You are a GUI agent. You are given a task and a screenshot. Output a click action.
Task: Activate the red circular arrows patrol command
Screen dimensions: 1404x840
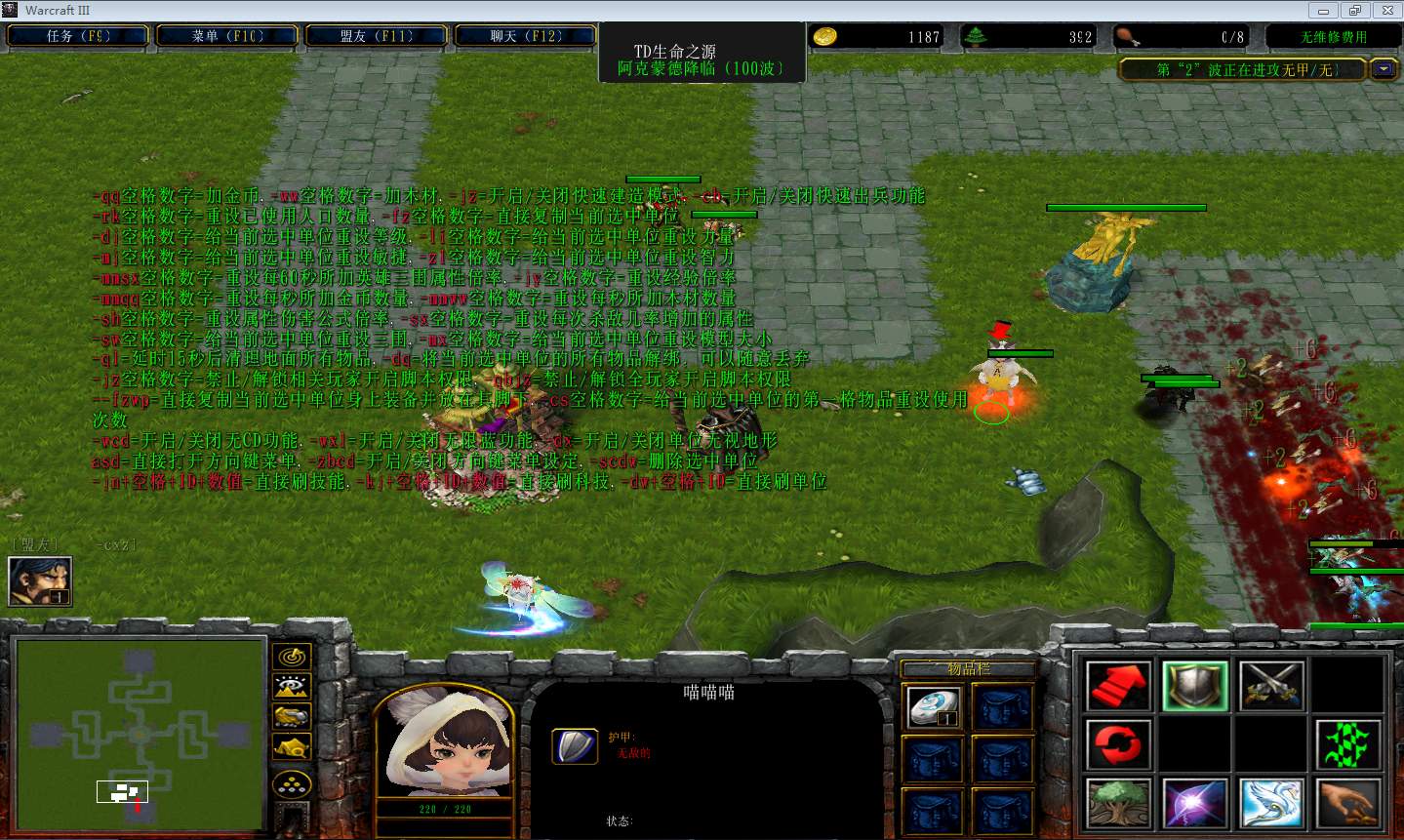1119,745
